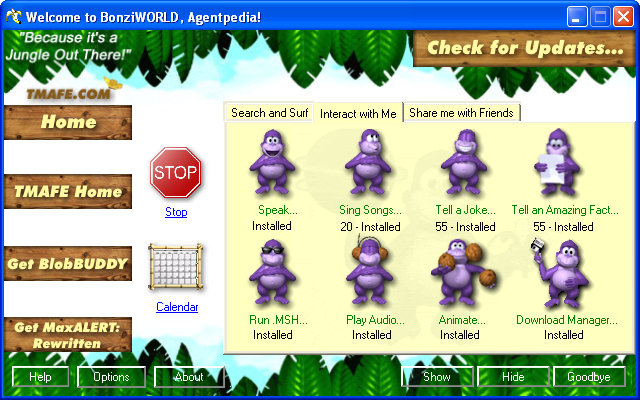The image size is (640, 400).
Task: Go to TMAFE Home
Action: (x=68, y=192)
